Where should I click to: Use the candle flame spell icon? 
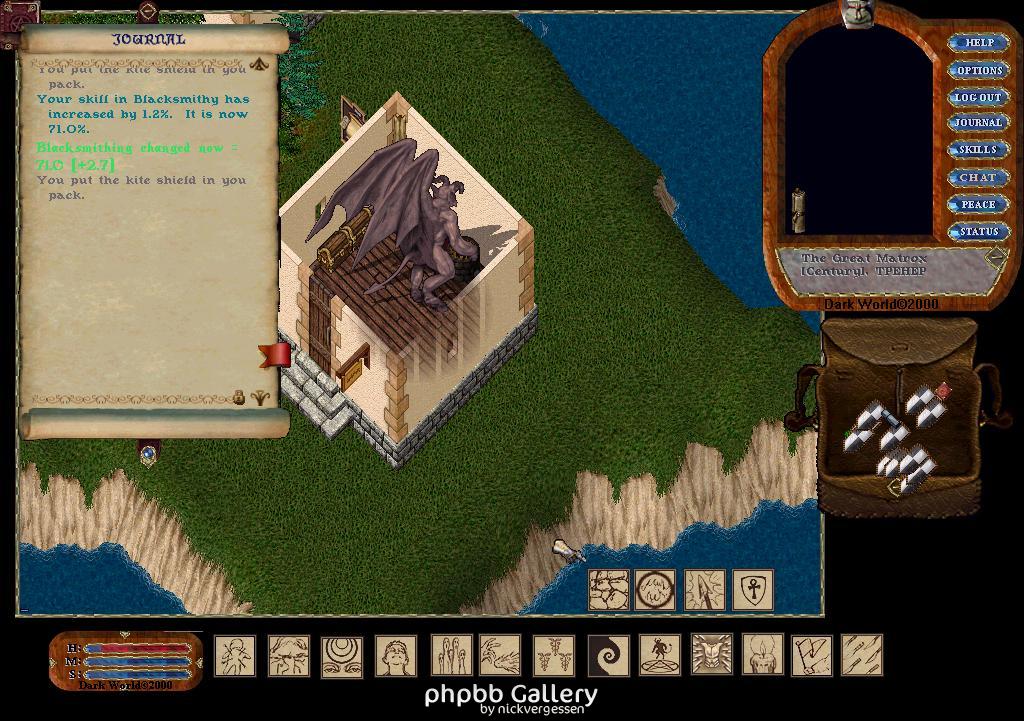(762, 655)
